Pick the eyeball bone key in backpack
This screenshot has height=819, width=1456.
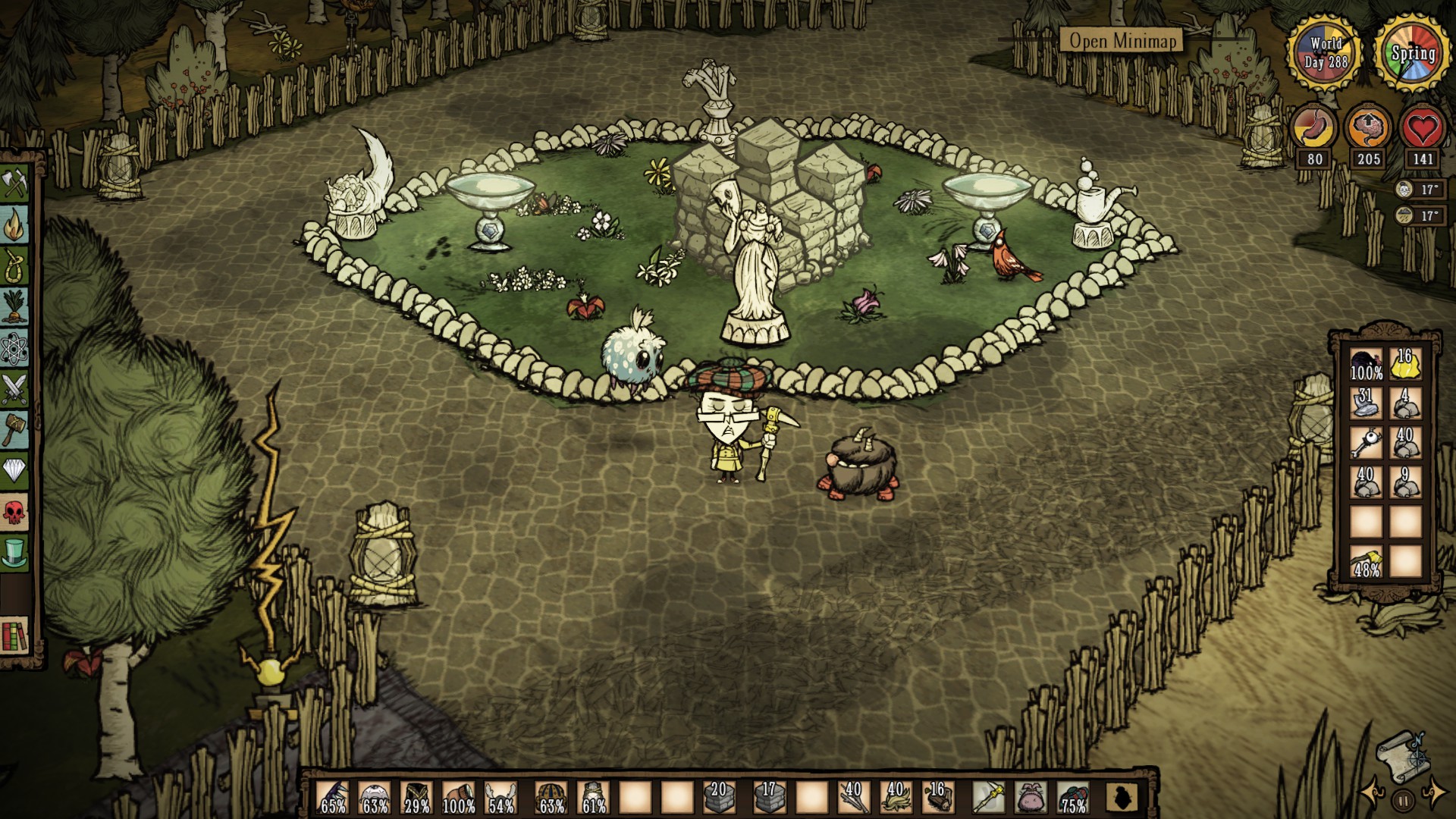click(1366, 443)
